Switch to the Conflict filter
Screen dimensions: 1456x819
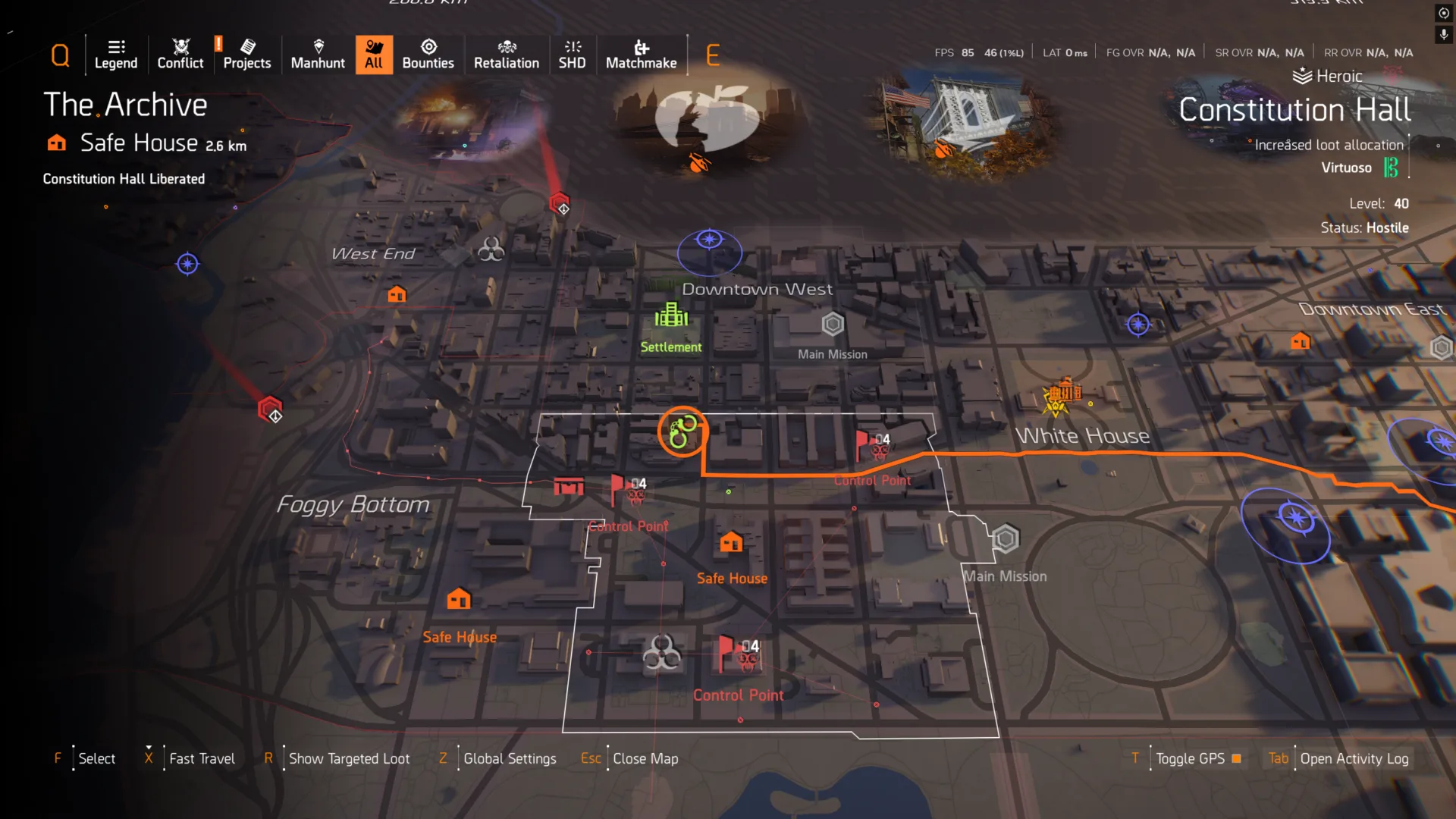(180, 55)
